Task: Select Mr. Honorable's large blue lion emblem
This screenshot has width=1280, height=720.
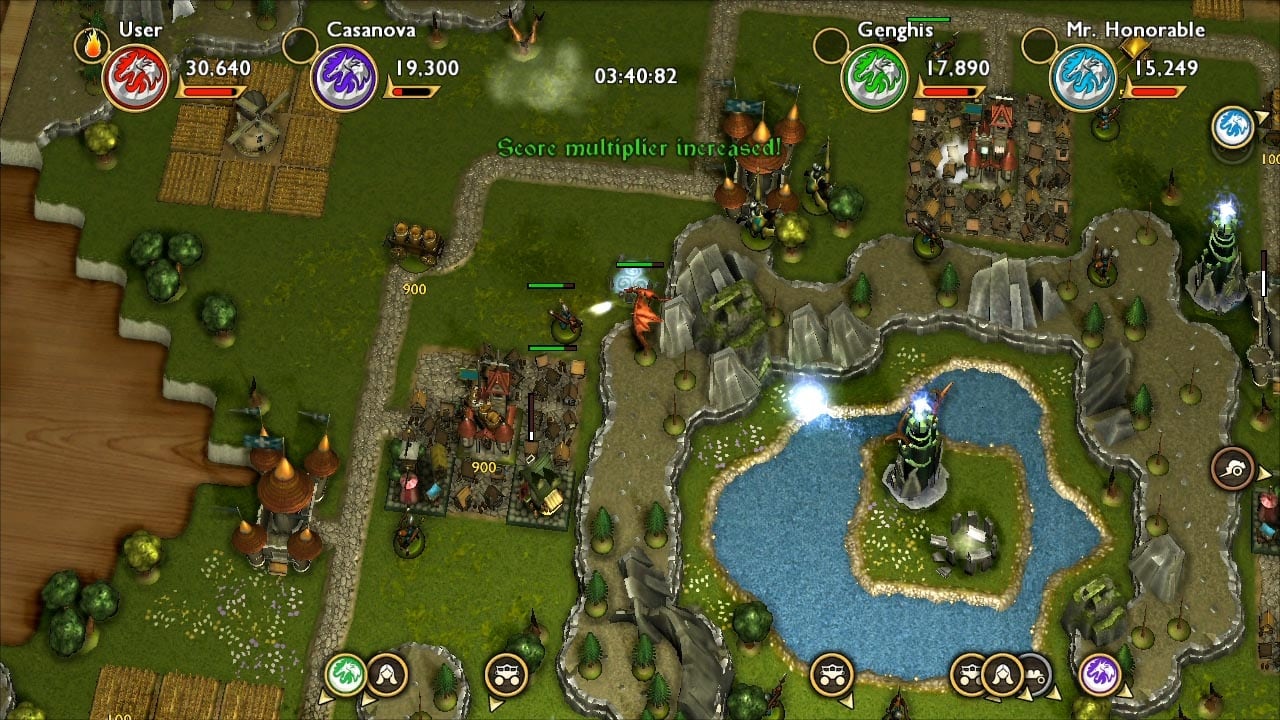Action: click(1082, 78)
